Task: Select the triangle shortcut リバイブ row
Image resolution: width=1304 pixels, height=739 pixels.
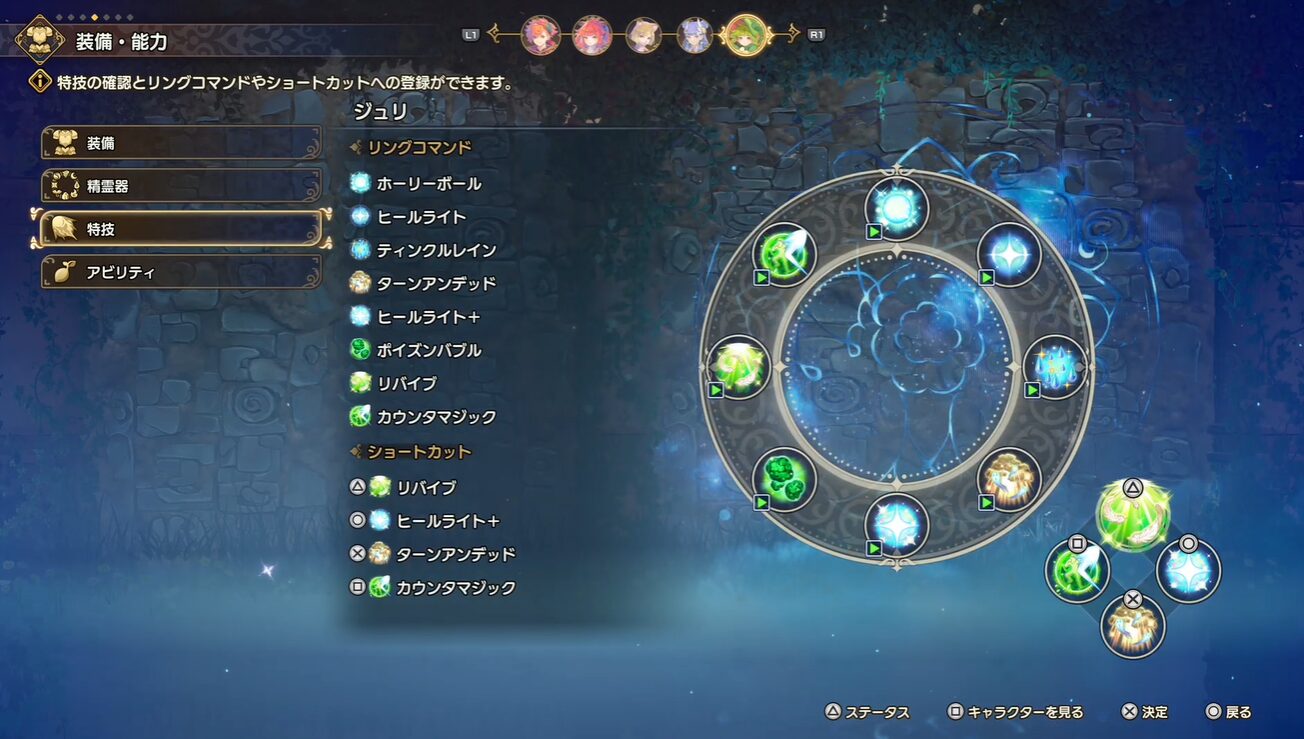Action: pyautogui.click(x=426, y=488)
